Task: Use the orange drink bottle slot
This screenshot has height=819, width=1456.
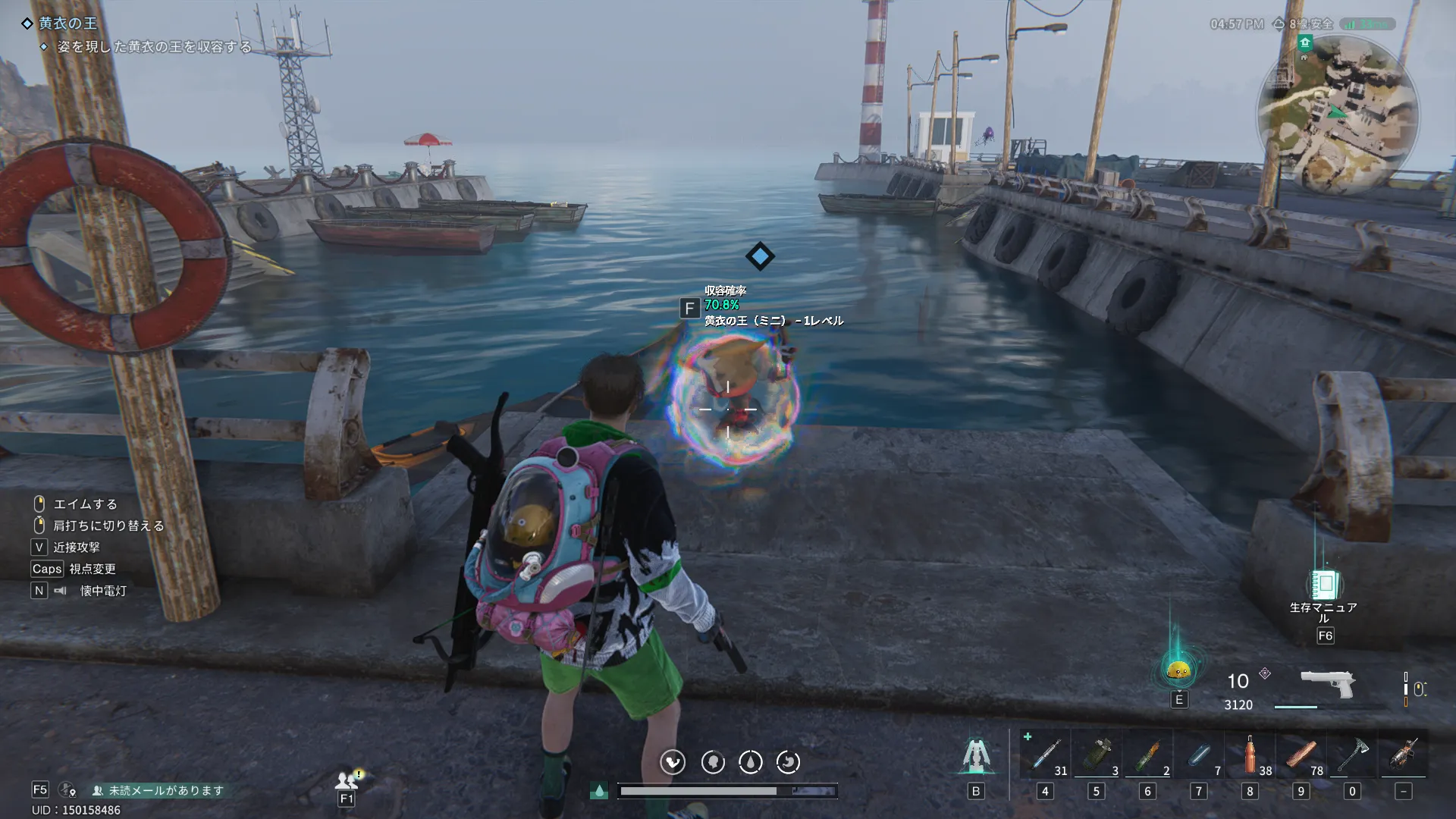Action: click(x=1250, y=755)
